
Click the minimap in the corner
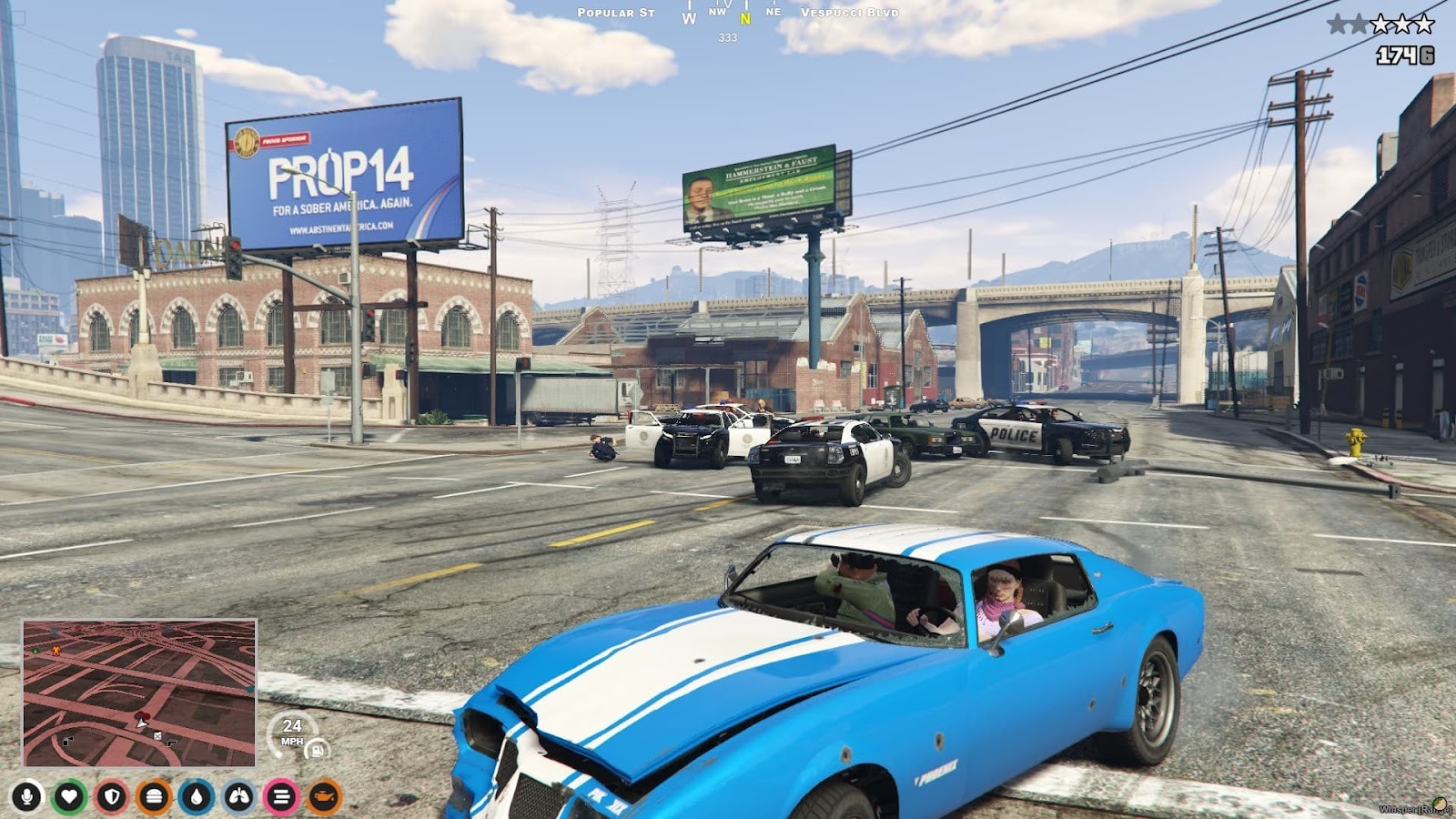pyautogui.click(x=139, y=693)
